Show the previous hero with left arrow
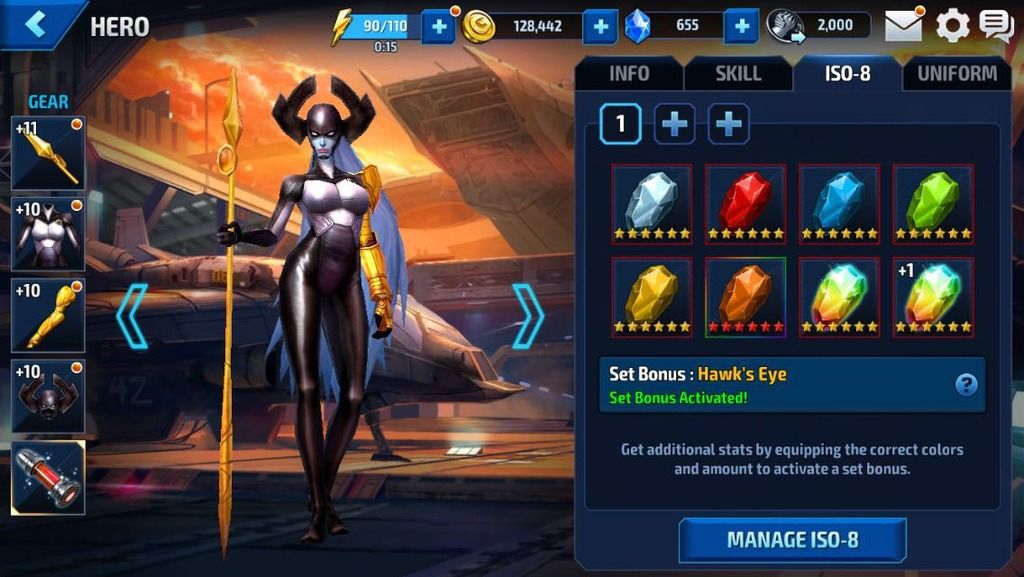Image resolution: width=1024 pixels, height=577 pixels. pyautogui.click(x=132, y=316)
